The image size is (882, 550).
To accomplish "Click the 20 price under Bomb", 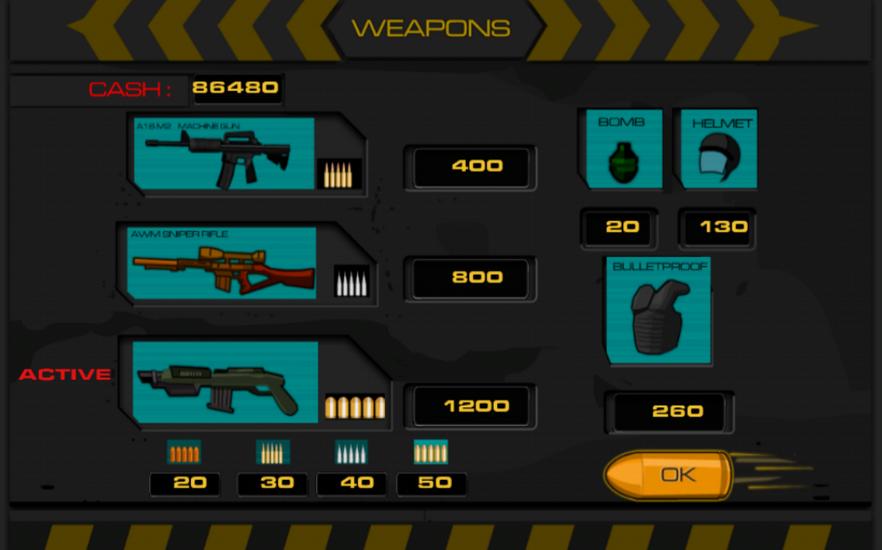I will 621,227.
